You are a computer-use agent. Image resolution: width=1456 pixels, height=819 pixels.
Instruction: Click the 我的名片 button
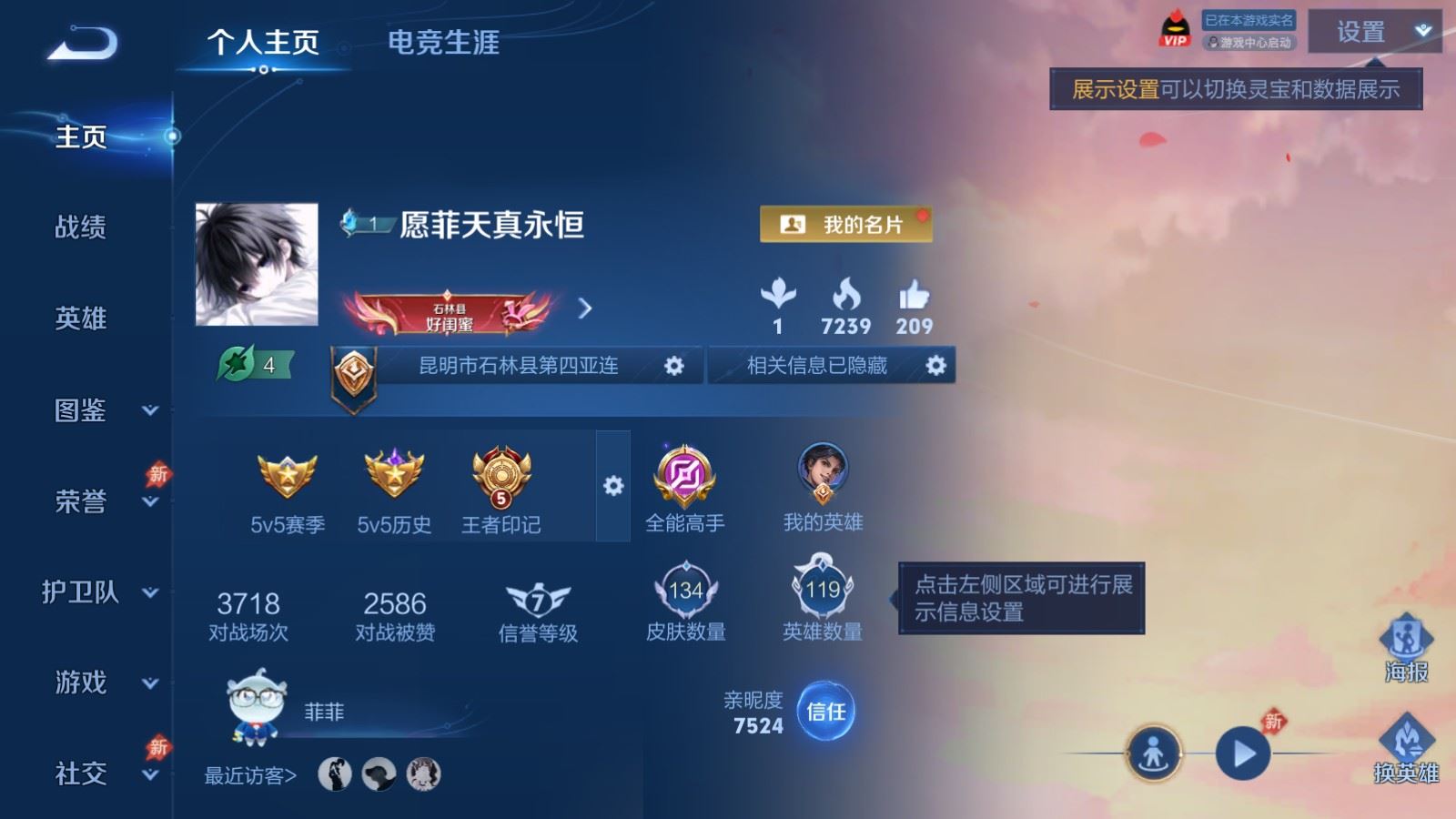tap(843, 223)
